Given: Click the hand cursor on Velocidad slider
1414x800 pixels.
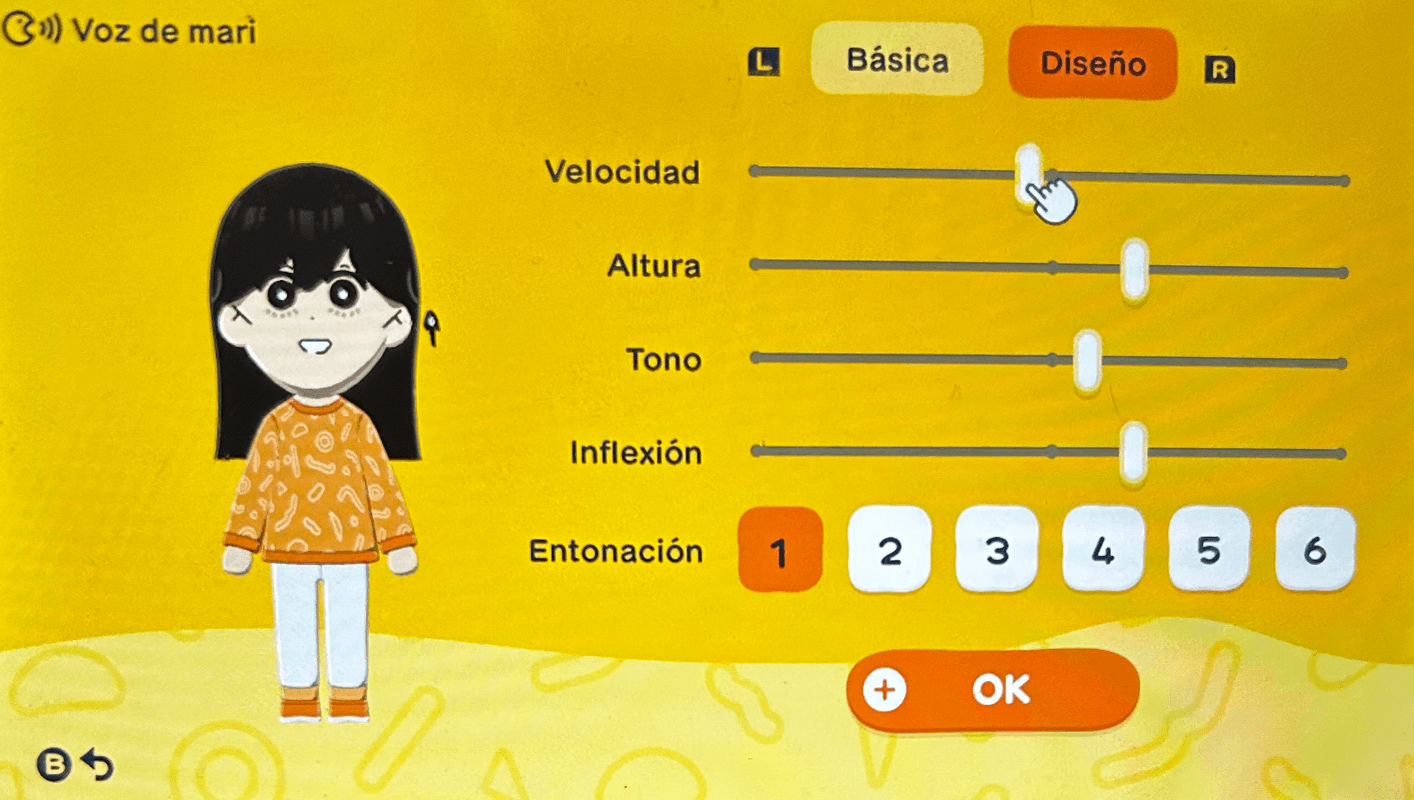Looking at the screenshot, I should point(1053,197).
